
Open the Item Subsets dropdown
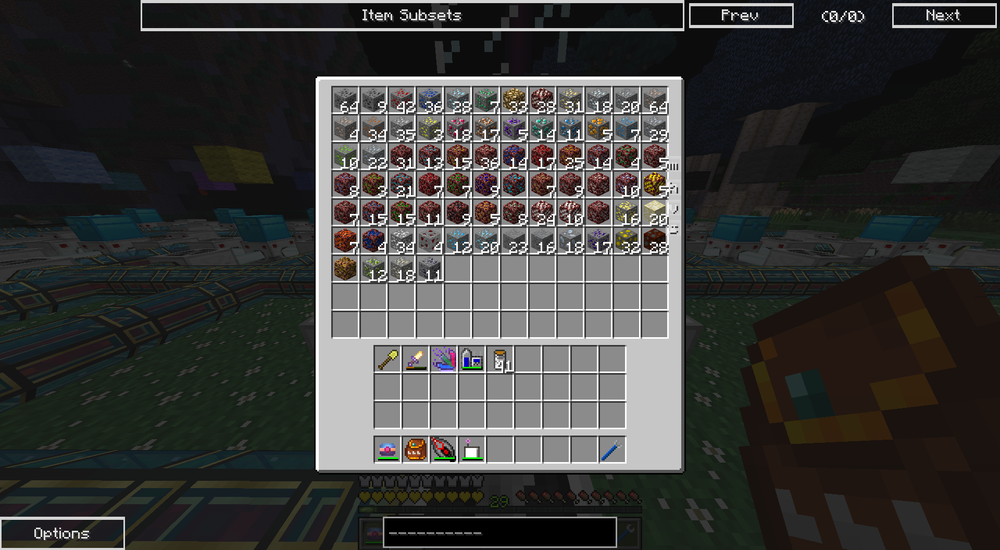[411, 15]
